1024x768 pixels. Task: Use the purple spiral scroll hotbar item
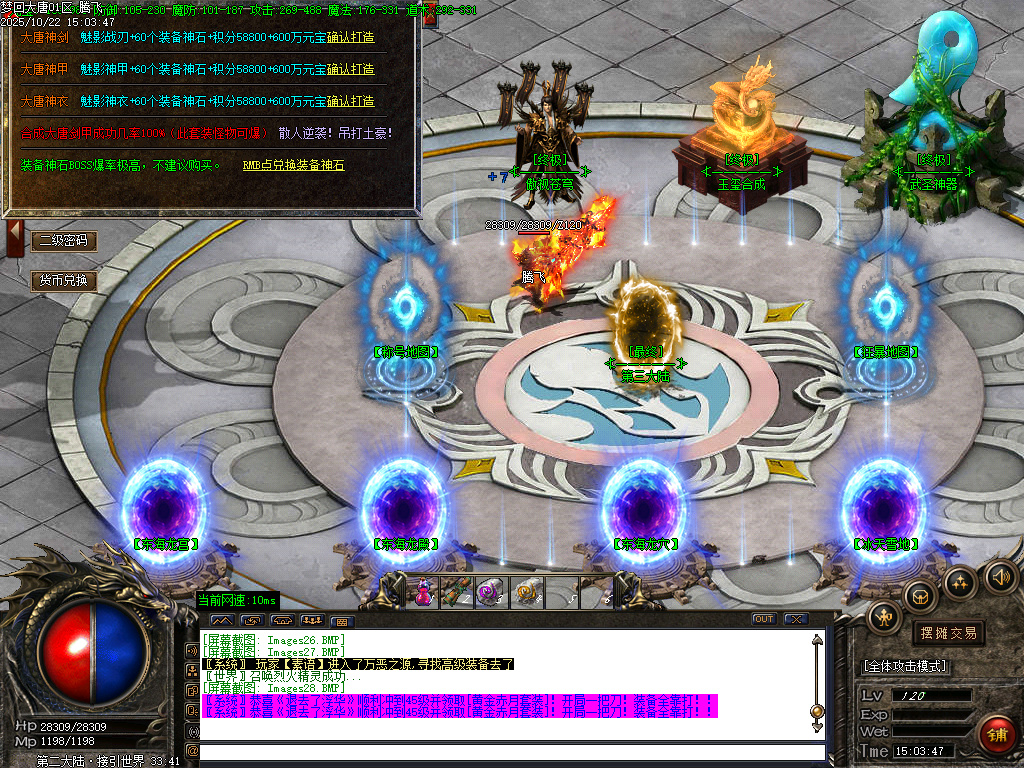pos(490,592)
